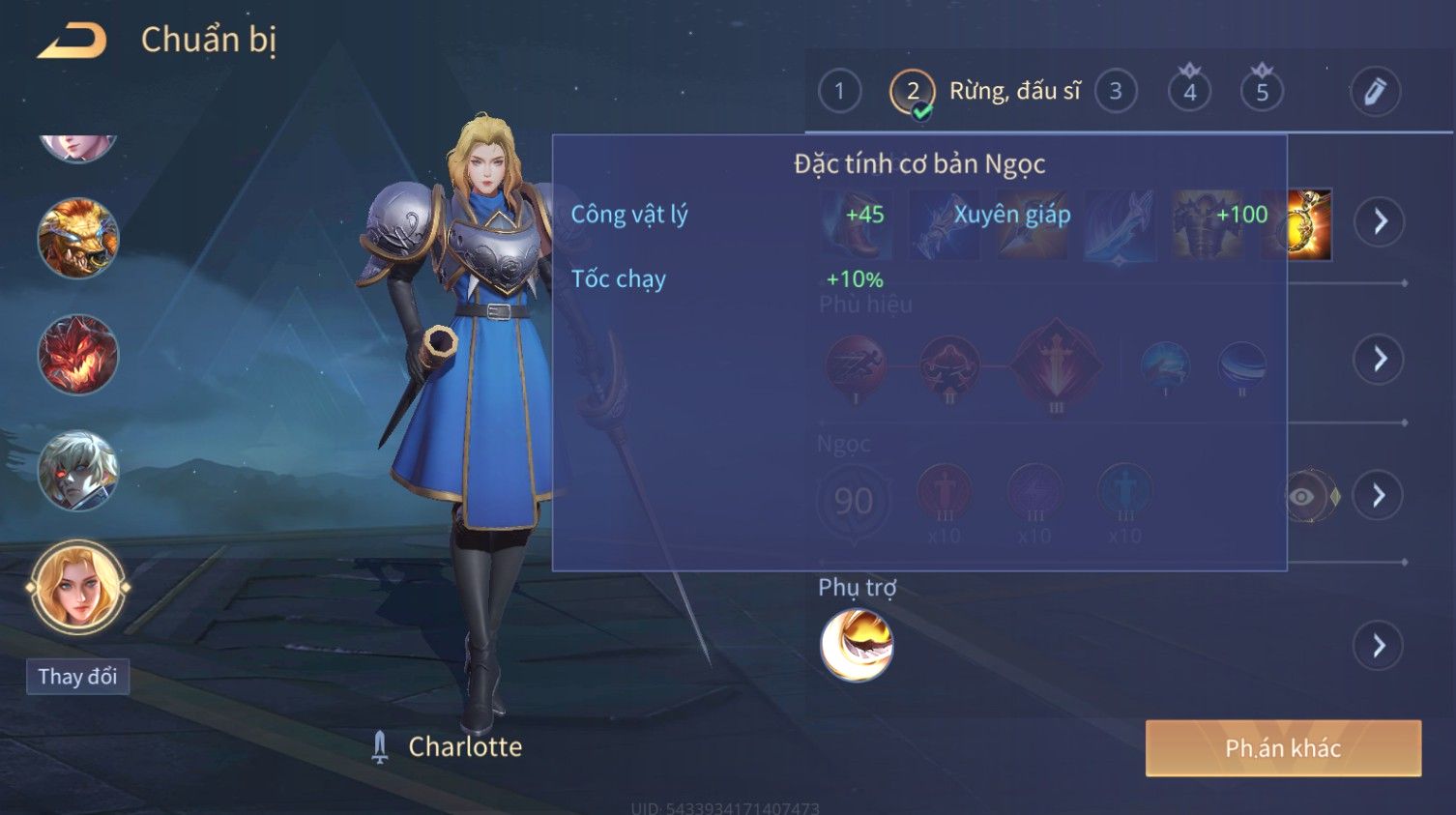The height and width of the screenshot is (815, 1456).
Task: Edit the preset name with pencil icon
Action: (1375, 92)
